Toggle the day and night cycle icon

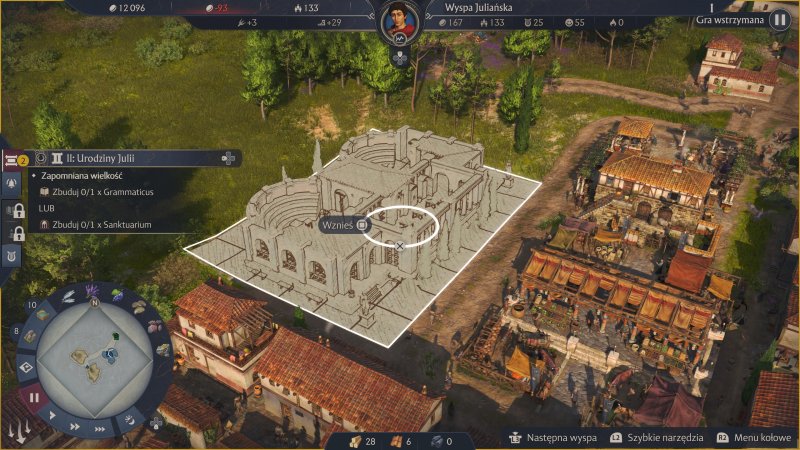coord(128,422)
